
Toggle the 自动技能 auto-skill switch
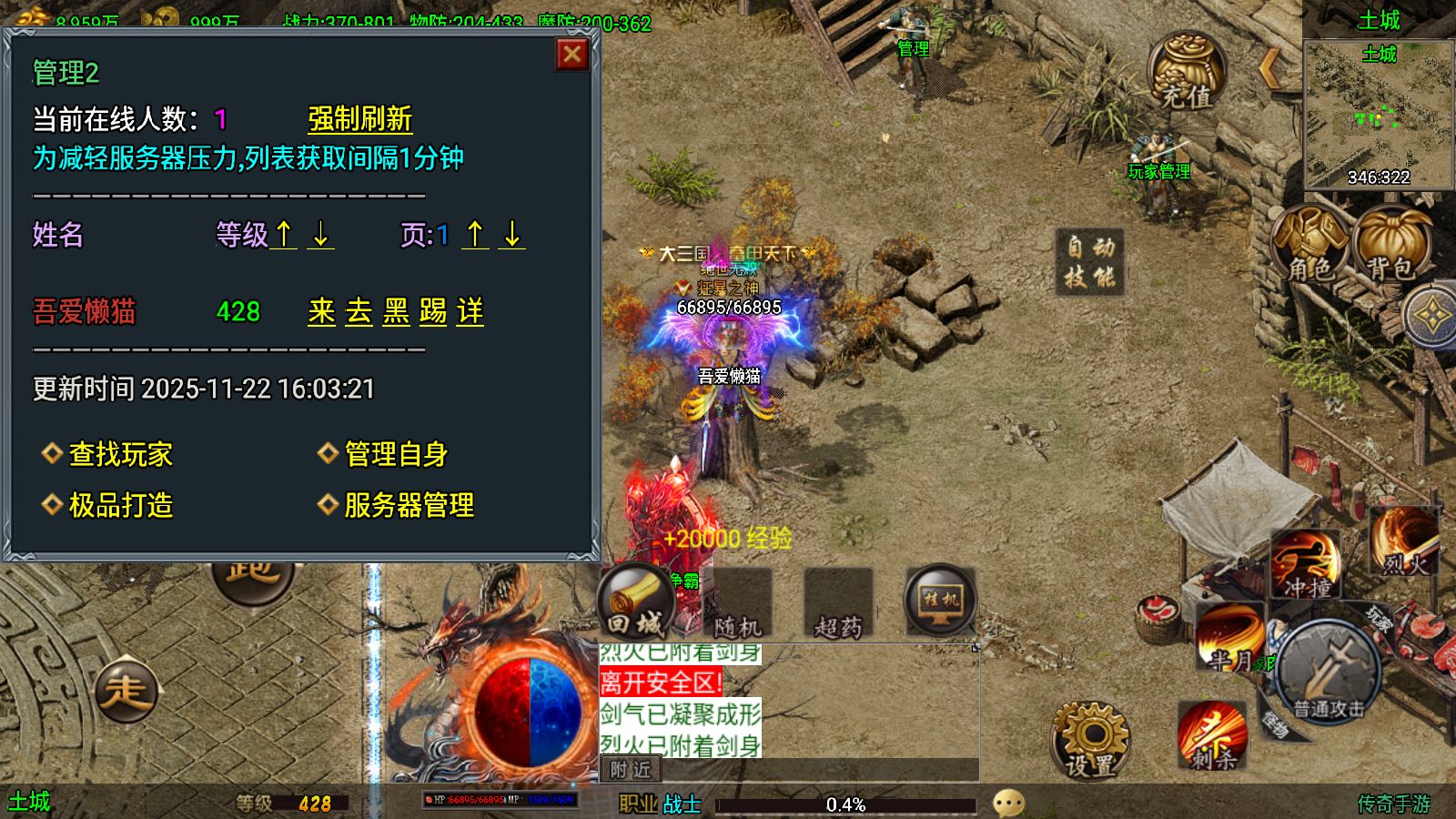coord(1089,263)
